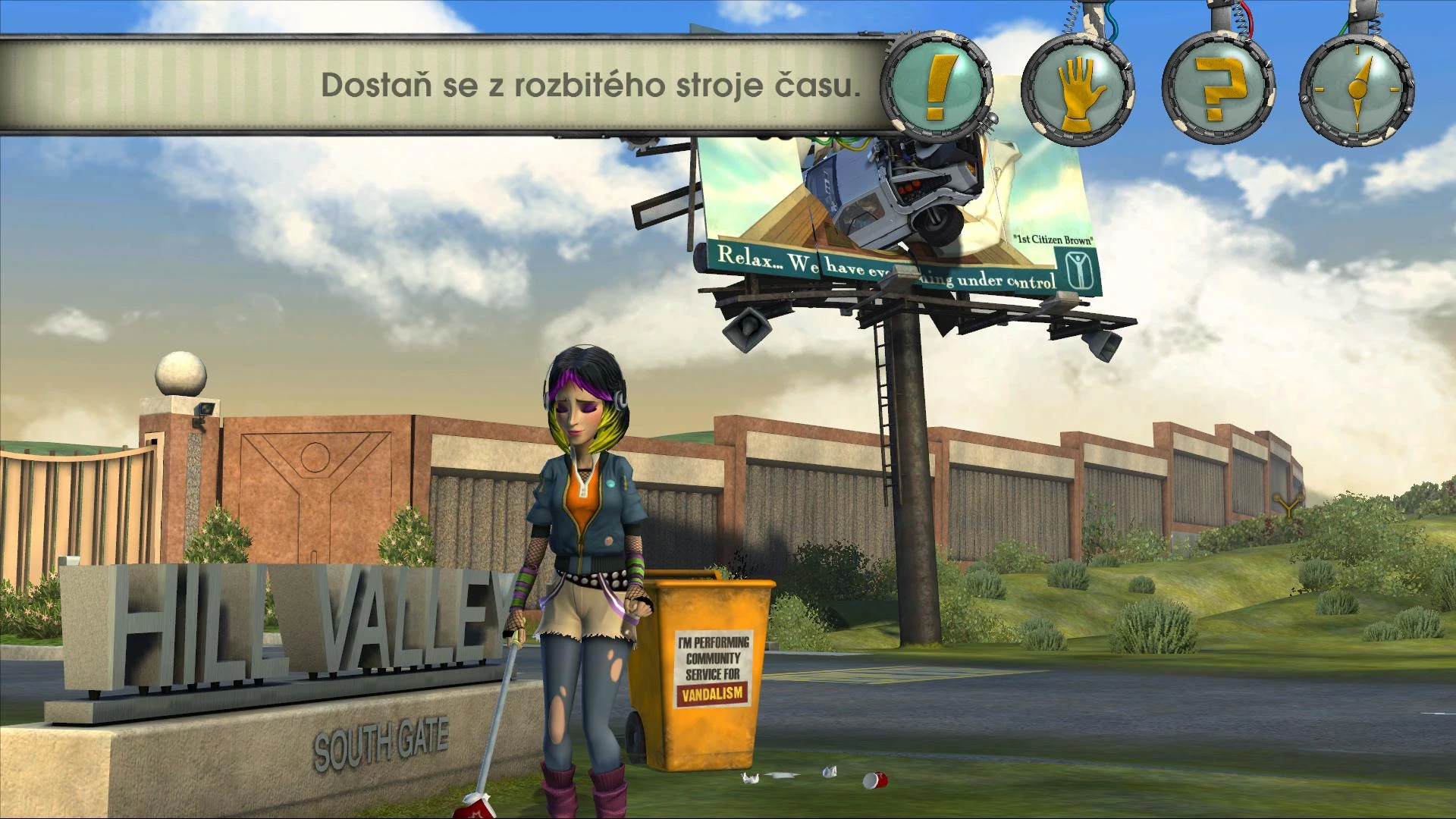
Task: Select the compass navigation icon
Action: (1356, 91)
